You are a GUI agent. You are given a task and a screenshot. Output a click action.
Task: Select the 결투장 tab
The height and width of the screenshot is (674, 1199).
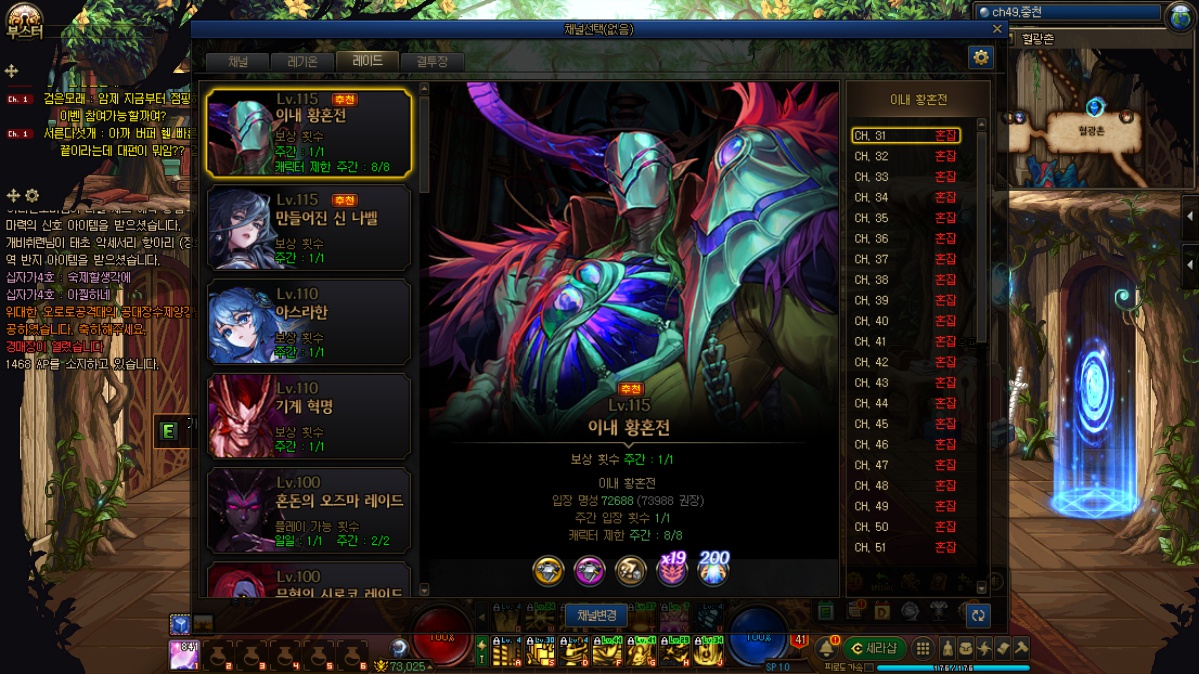[432, 62]
